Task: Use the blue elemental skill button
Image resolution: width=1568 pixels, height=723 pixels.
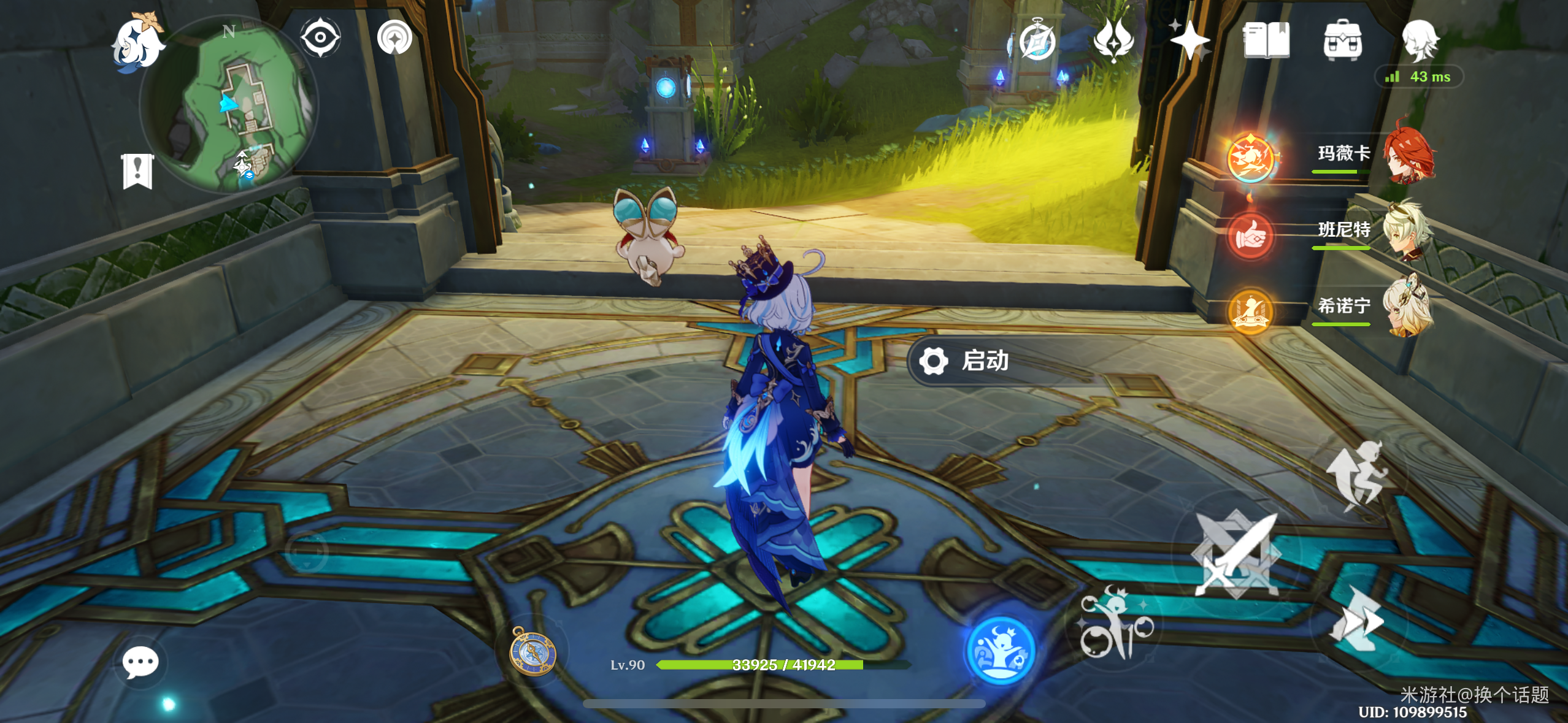Action: (x=1000, y=650)
